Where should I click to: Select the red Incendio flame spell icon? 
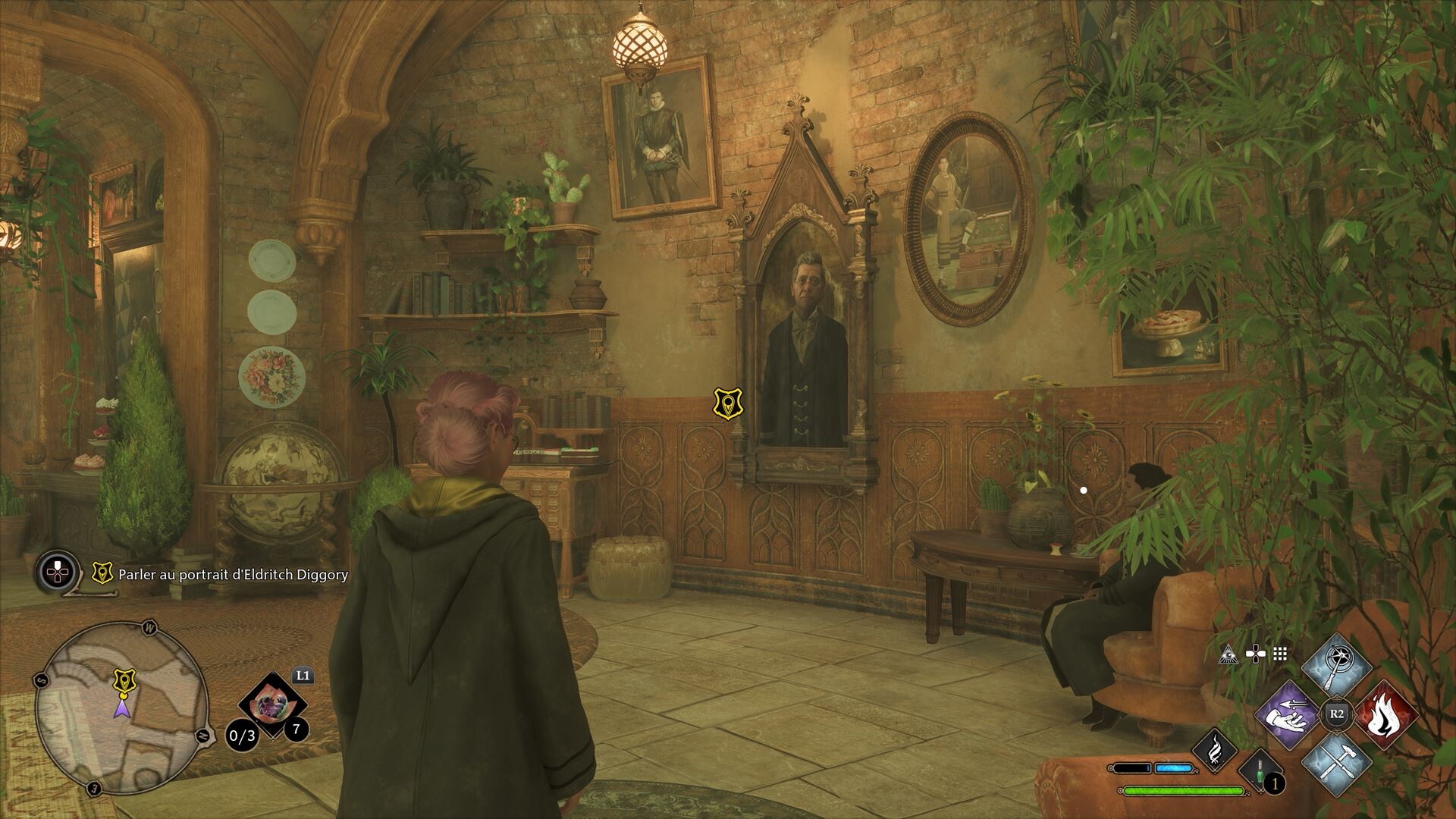point(1385,715)
